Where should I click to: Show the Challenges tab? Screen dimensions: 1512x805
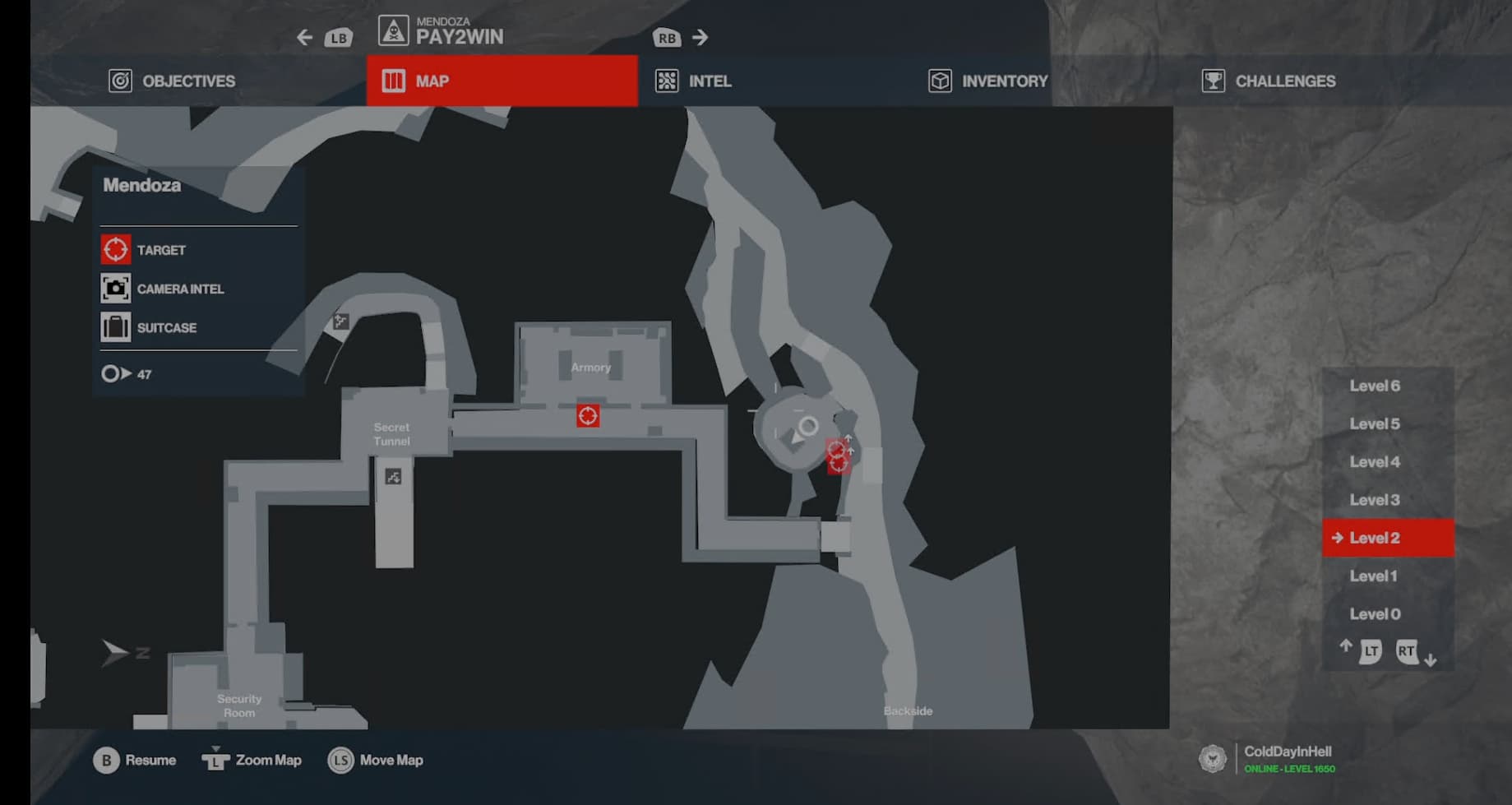pyautogui.click(x=1268, y=81)
